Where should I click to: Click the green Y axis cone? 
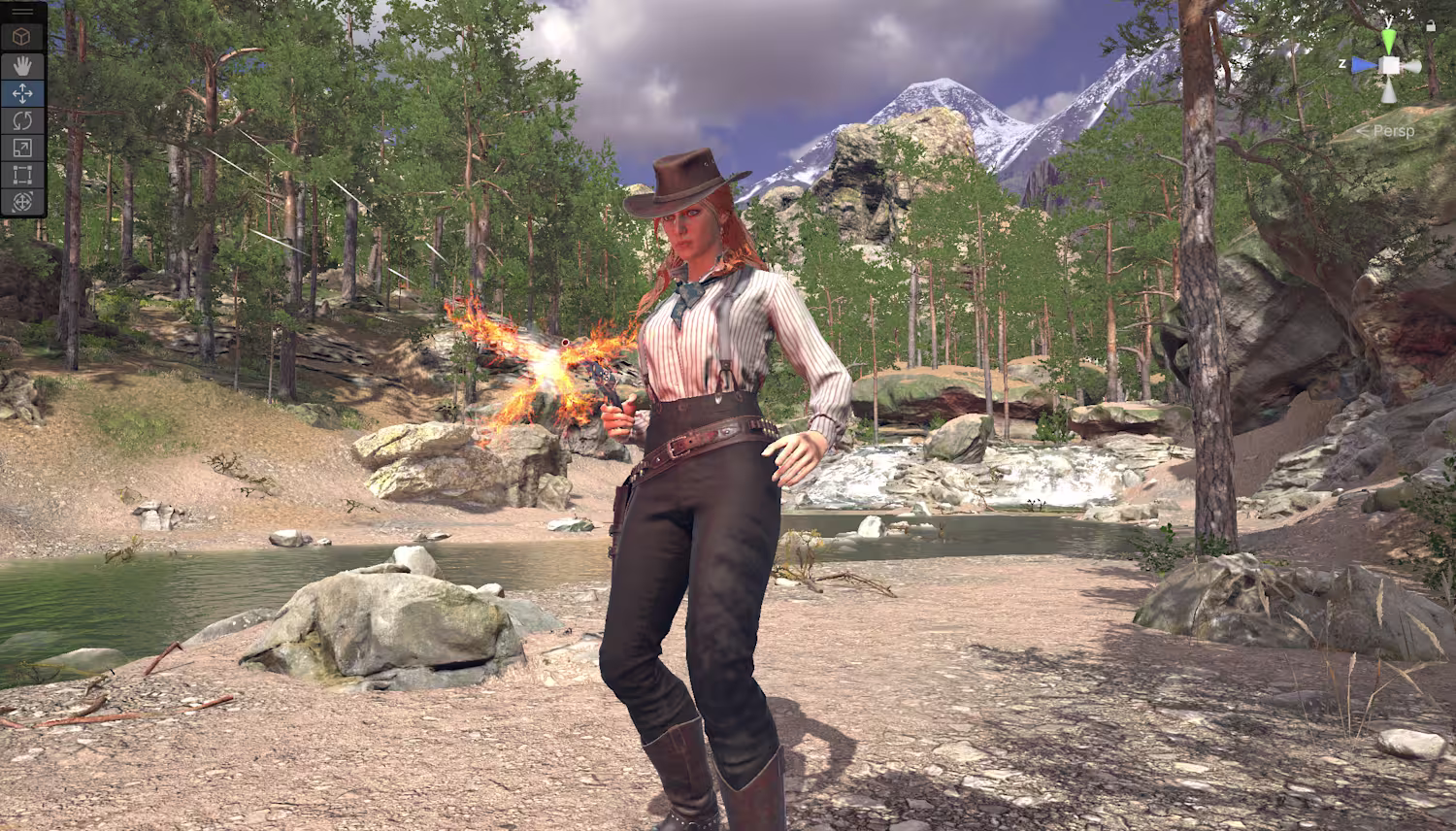1390,40
